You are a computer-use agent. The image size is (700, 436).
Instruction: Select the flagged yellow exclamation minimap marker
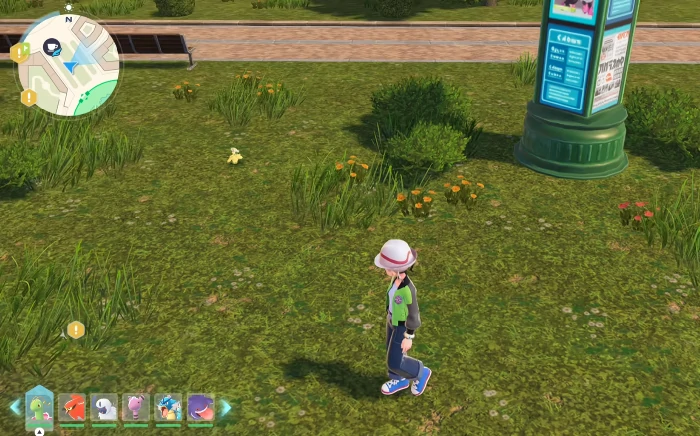point(19,51)
